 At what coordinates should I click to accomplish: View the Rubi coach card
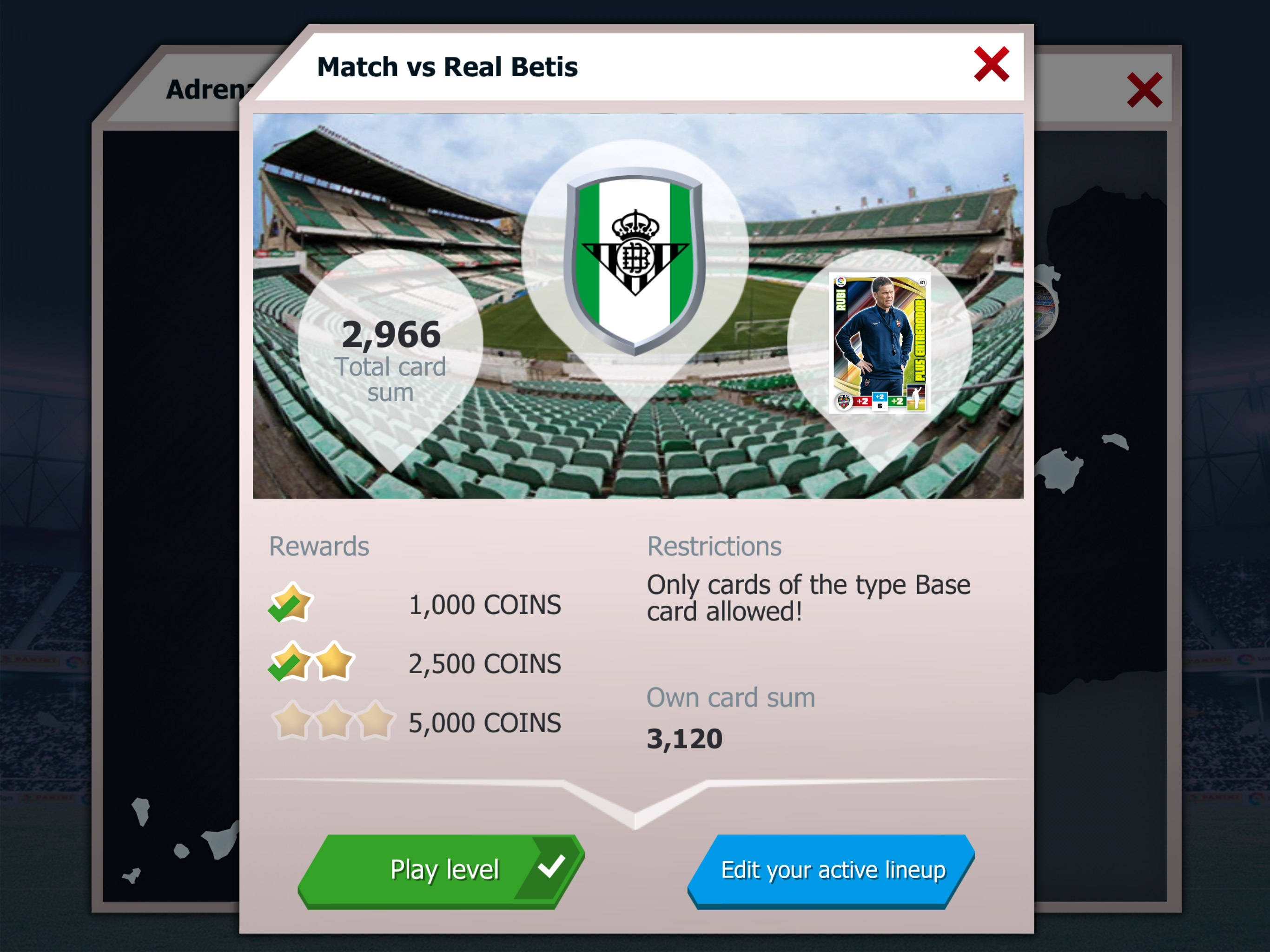pos(879,343)
